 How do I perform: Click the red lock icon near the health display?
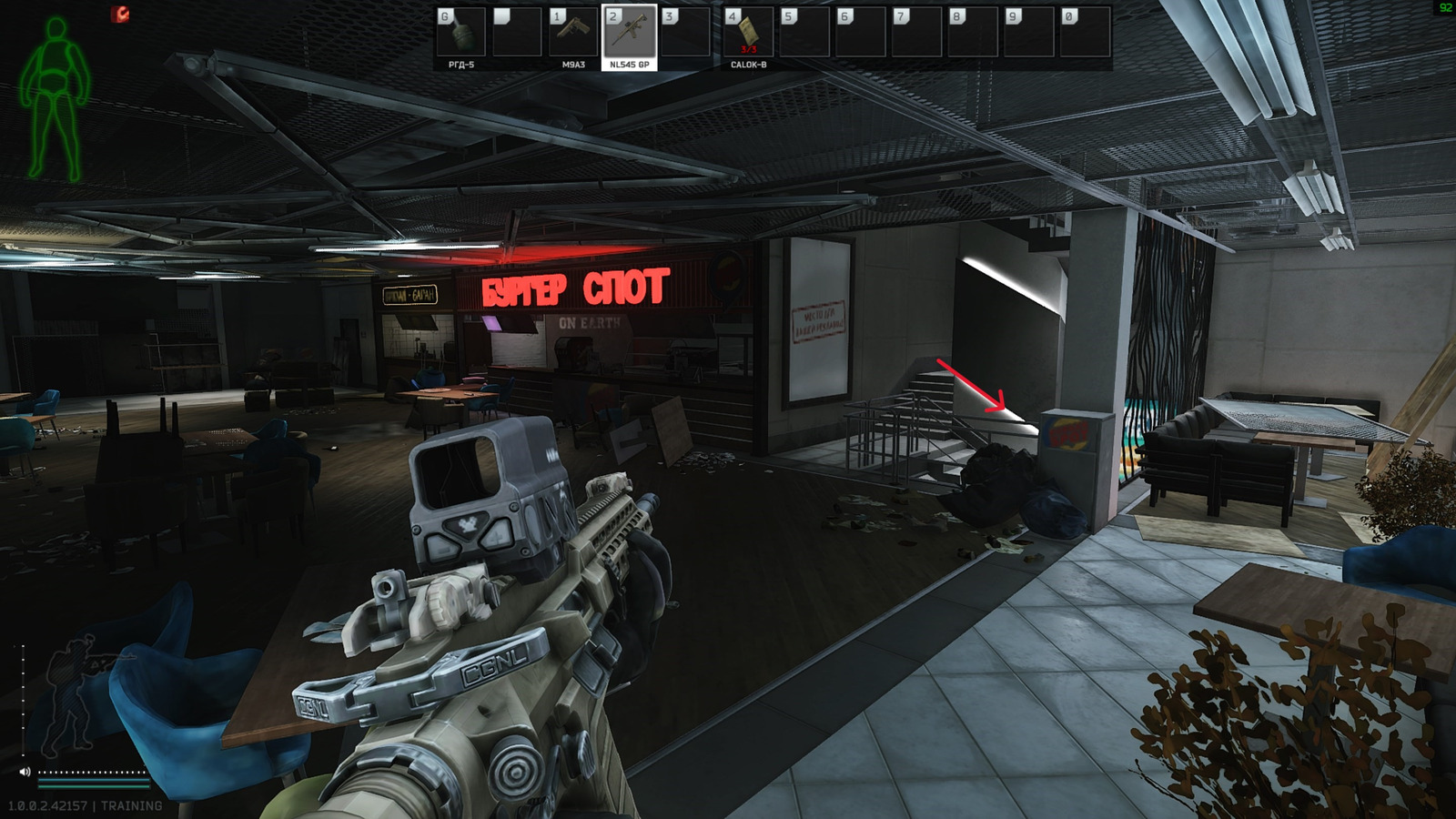click(x=119, y=12)
